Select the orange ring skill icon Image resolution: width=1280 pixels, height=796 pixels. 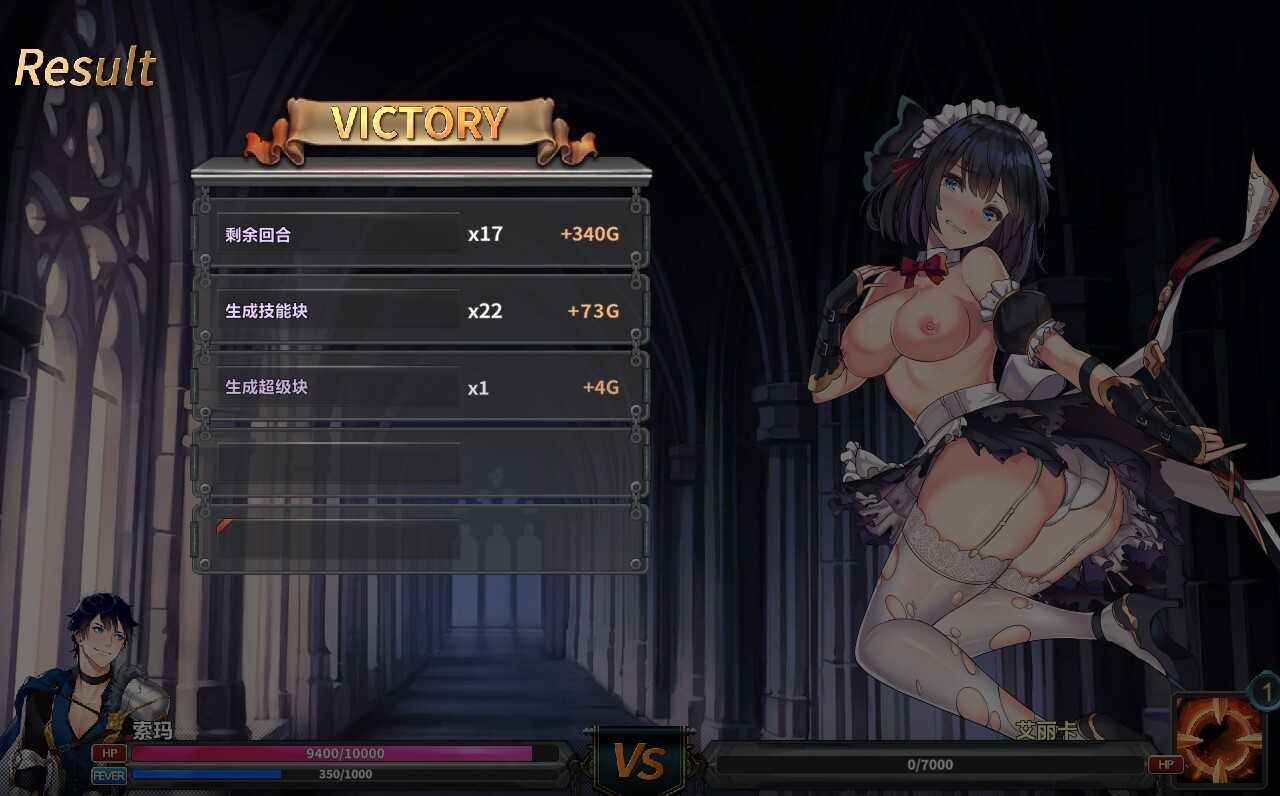pyautogui.click(x=1219, y=739)
